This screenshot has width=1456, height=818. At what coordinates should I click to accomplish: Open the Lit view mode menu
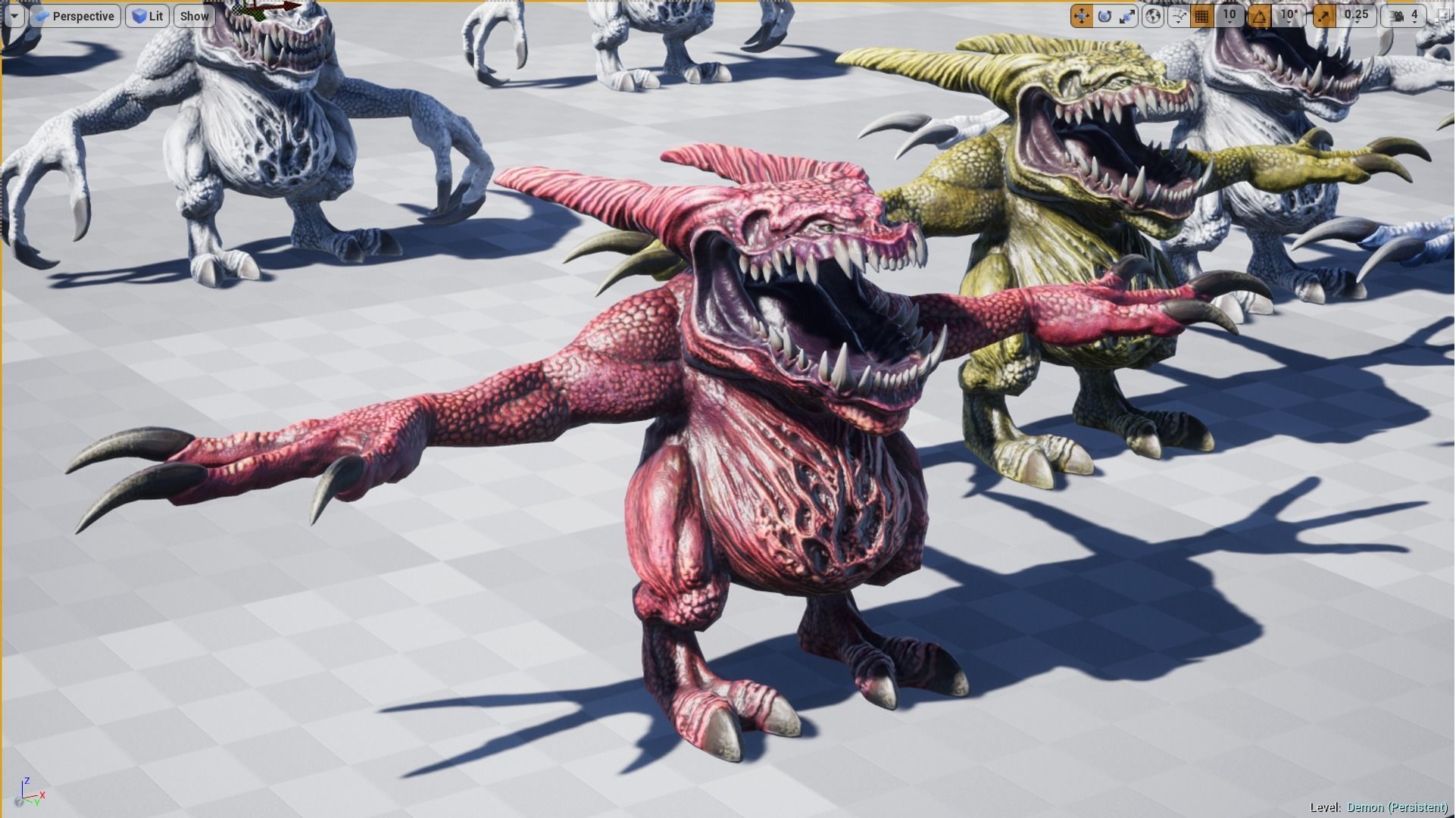pos(148,15)
